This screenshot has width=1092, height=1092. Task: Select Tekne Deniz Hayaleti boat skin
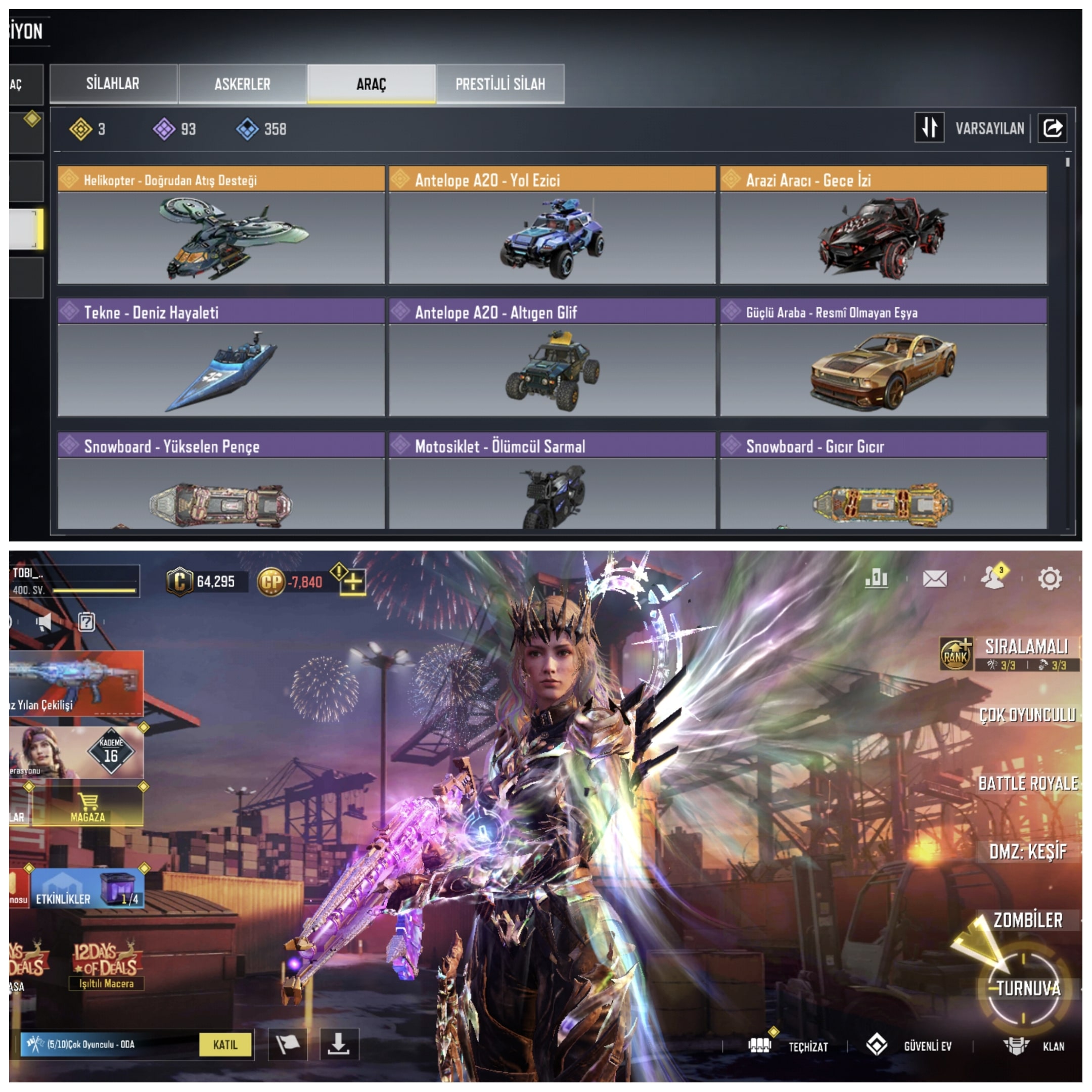pyautogui.click(x=221, y=358)
